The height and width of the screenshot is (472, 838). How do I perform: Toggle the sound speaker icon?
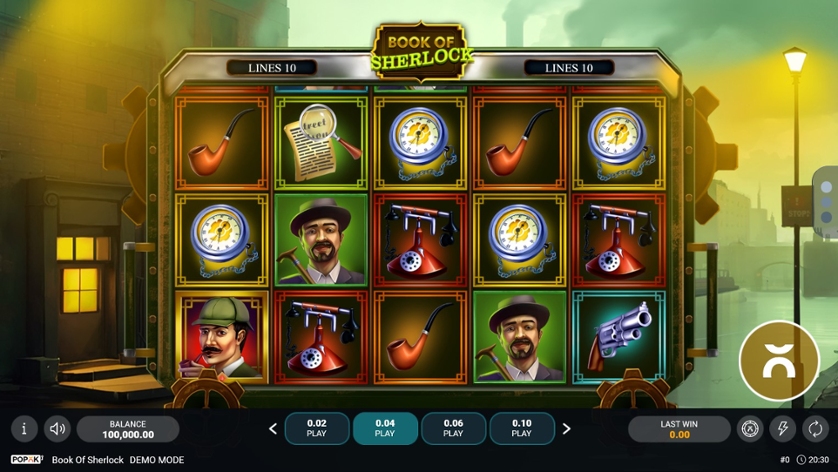[58, 429]
